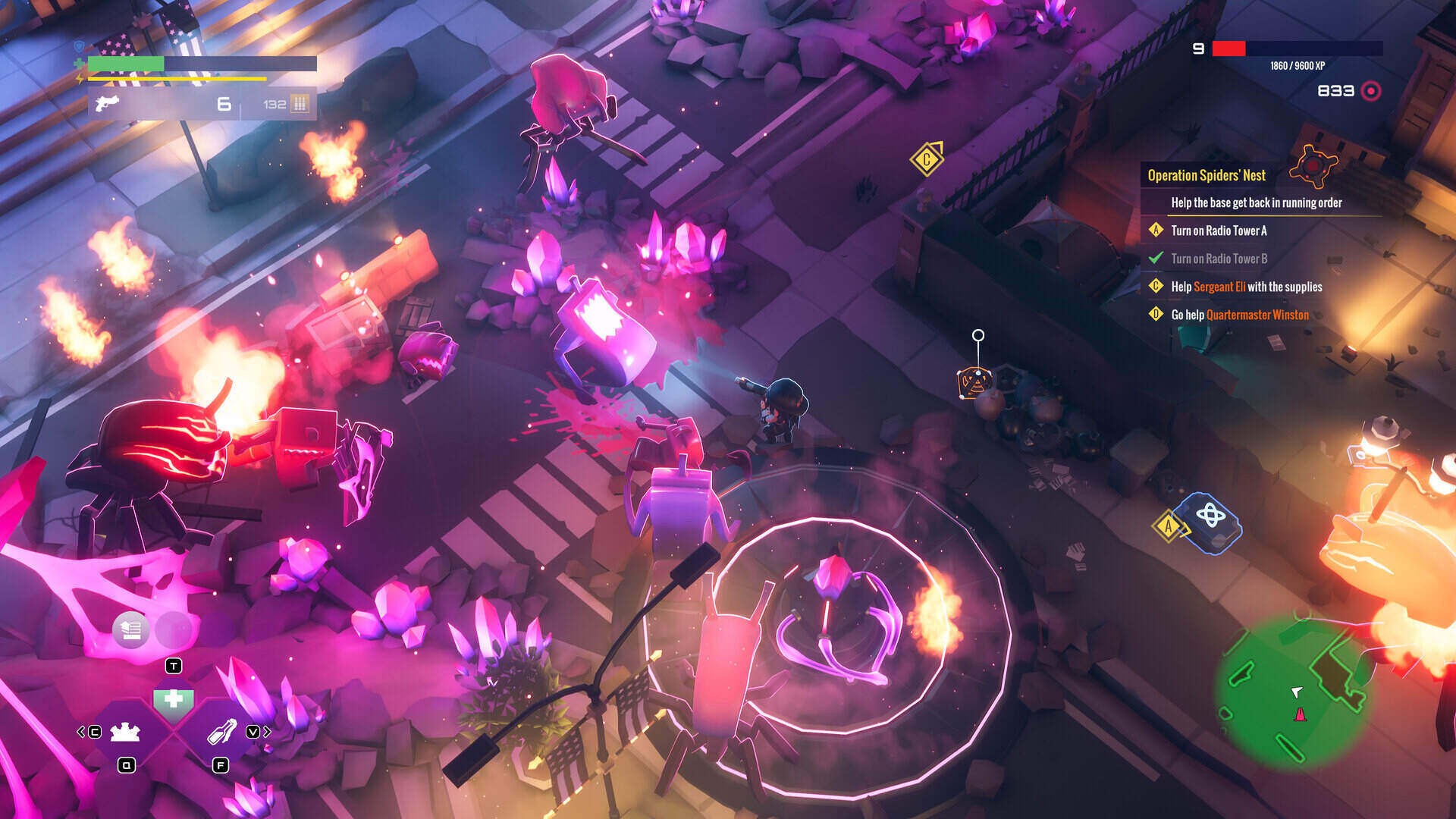Viewport: 1456px width, 819px height.
Task: Click the ammo magazine icon
Action: point(300,104)
